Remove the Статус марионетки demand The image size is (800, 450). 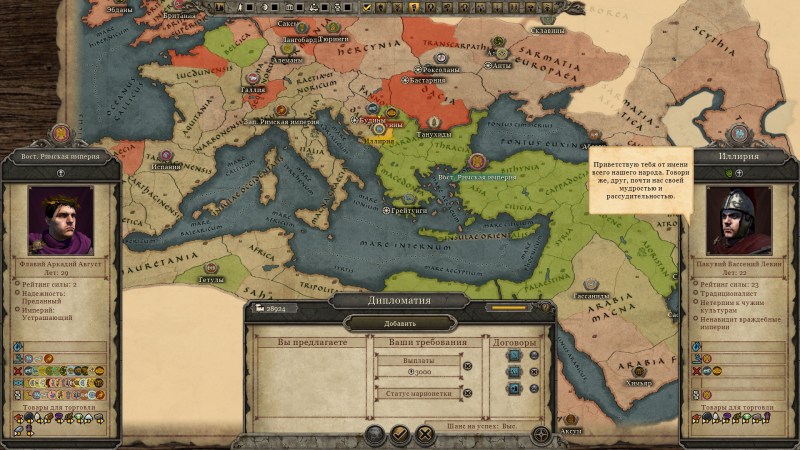click(x=467, y=393)
